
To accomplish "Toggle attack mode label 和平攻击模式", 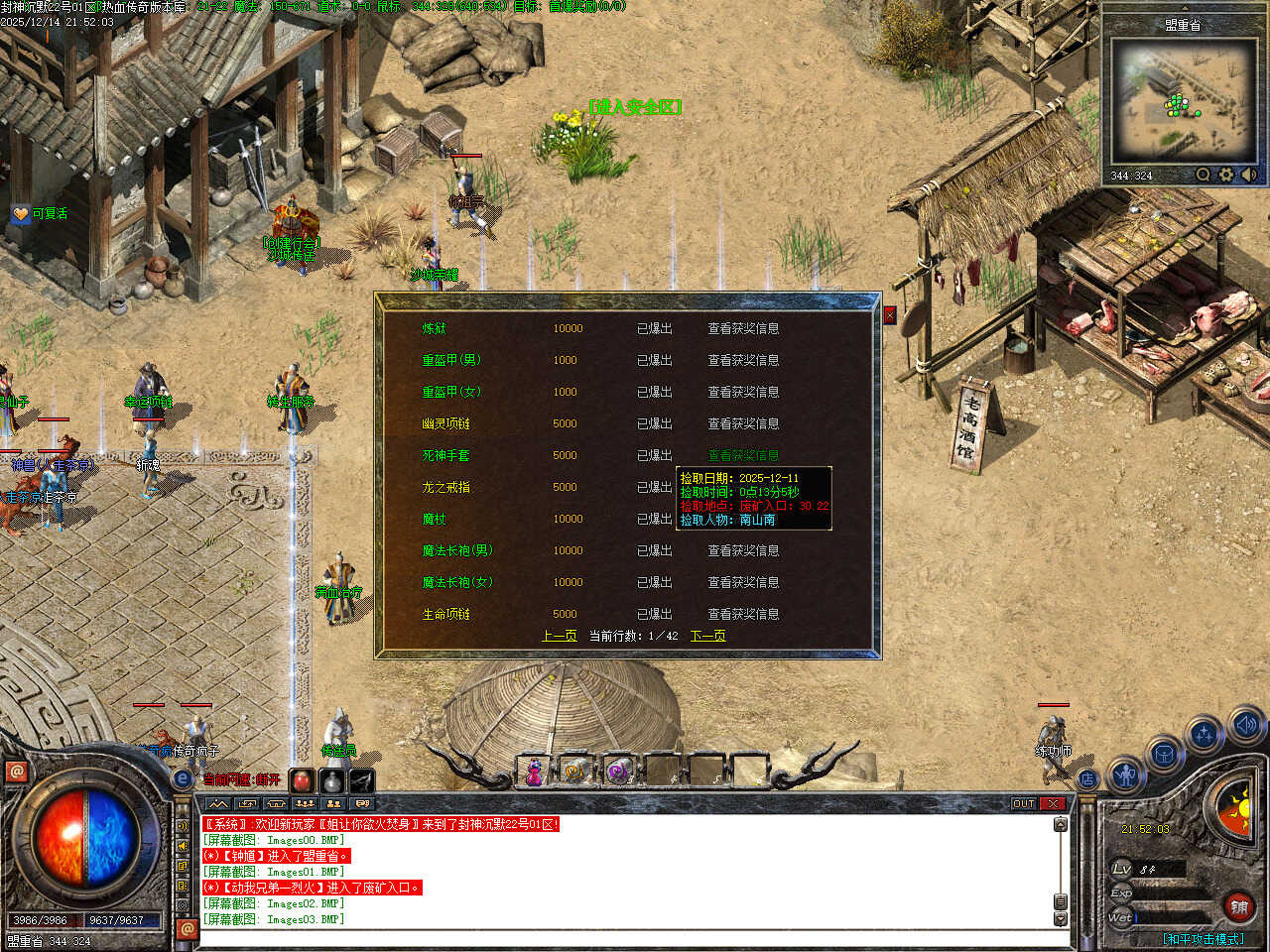I will [1203, 938].
